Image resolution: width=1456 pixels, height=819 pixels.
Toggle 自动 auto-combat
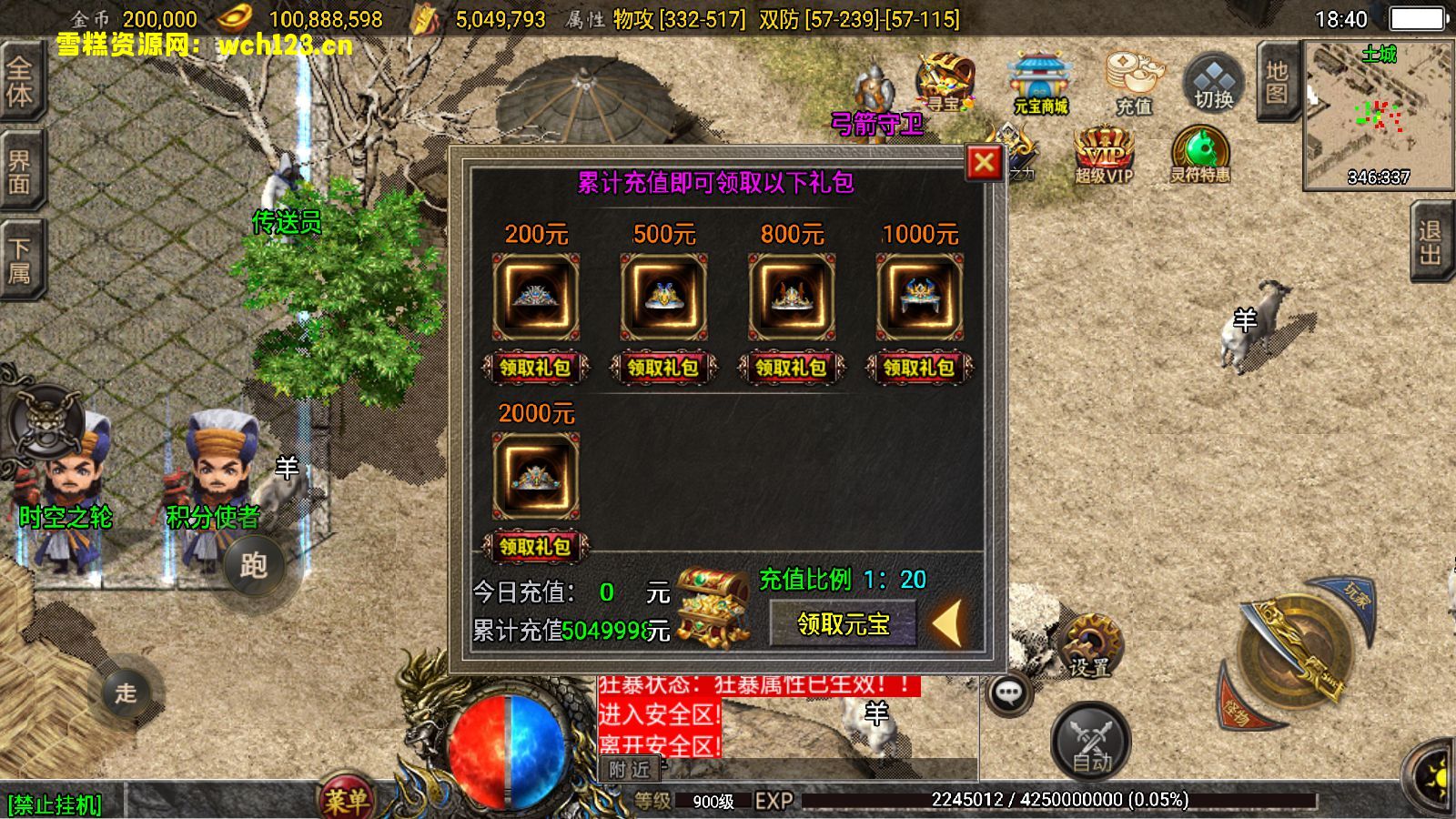[1091, 743]
